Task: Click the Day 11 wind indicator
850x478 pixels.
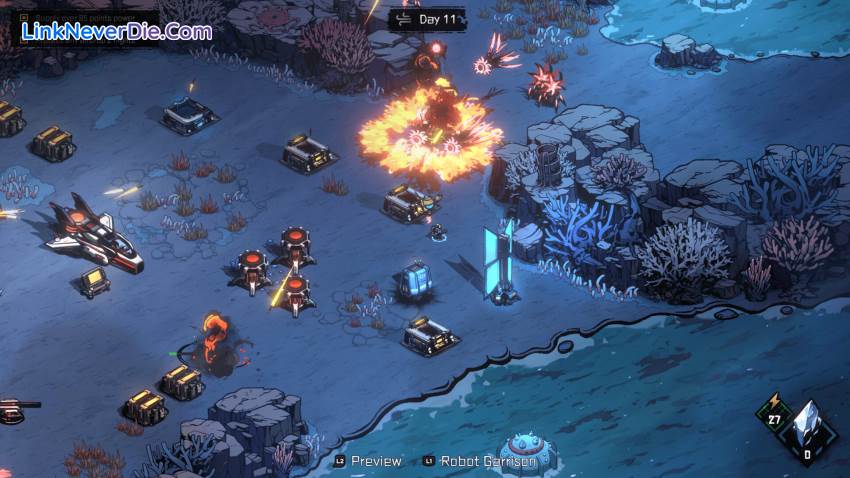Action: pyautogui.click(x=426, y=19)
